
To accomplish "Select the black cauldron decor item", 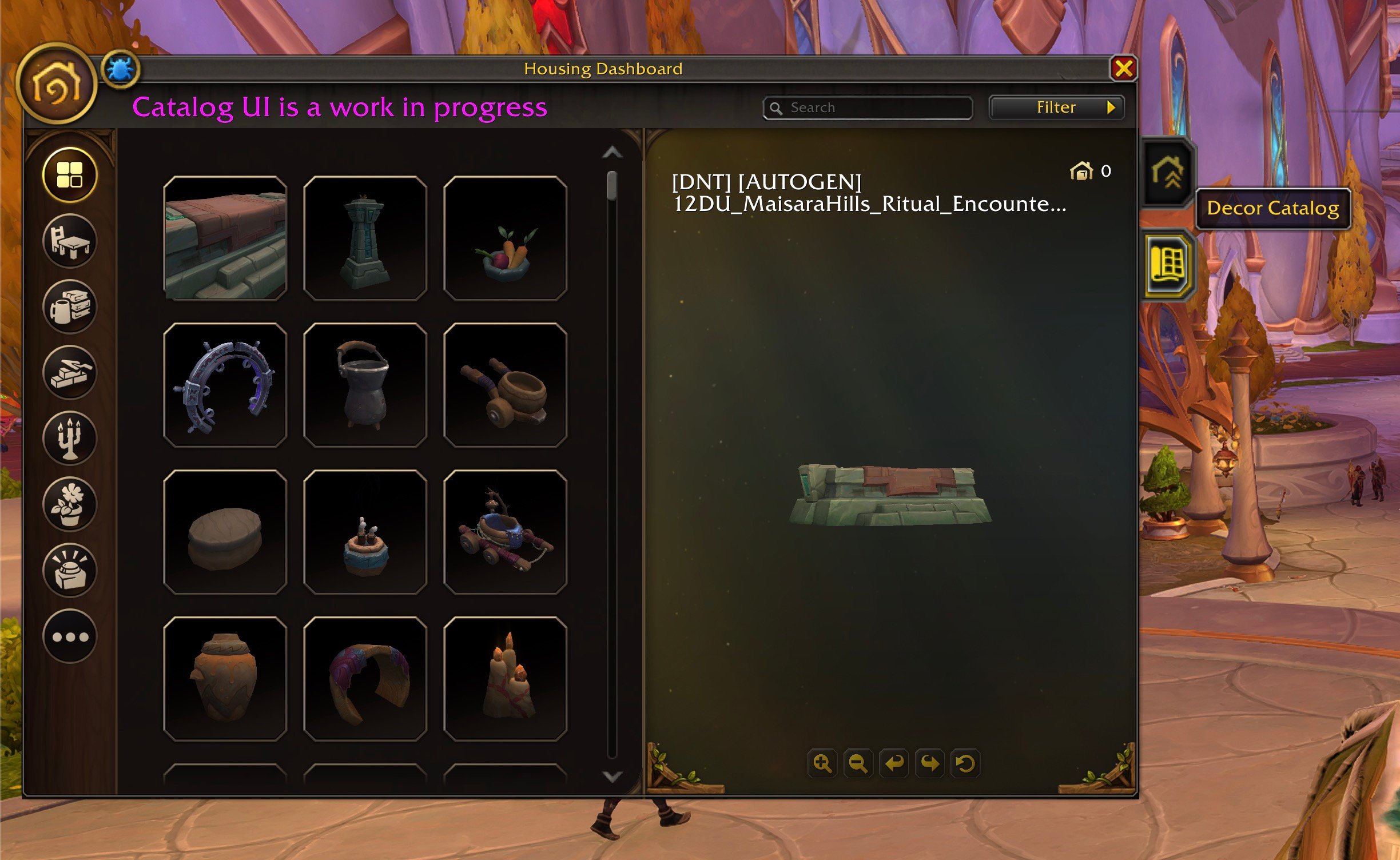I will (x=365, y=385).
